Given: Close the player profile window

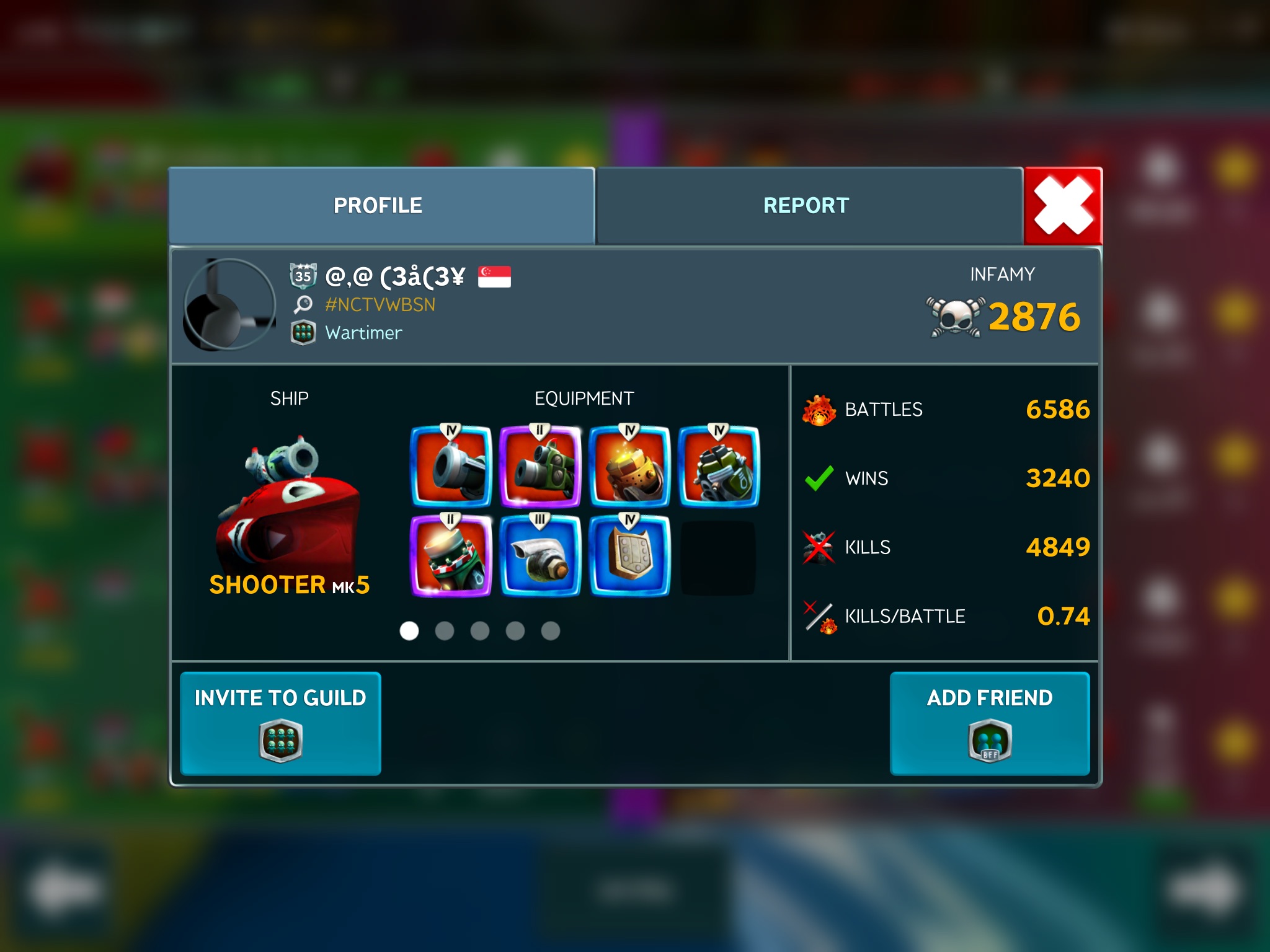Looking at the screenshot, I should point(1063,206).
